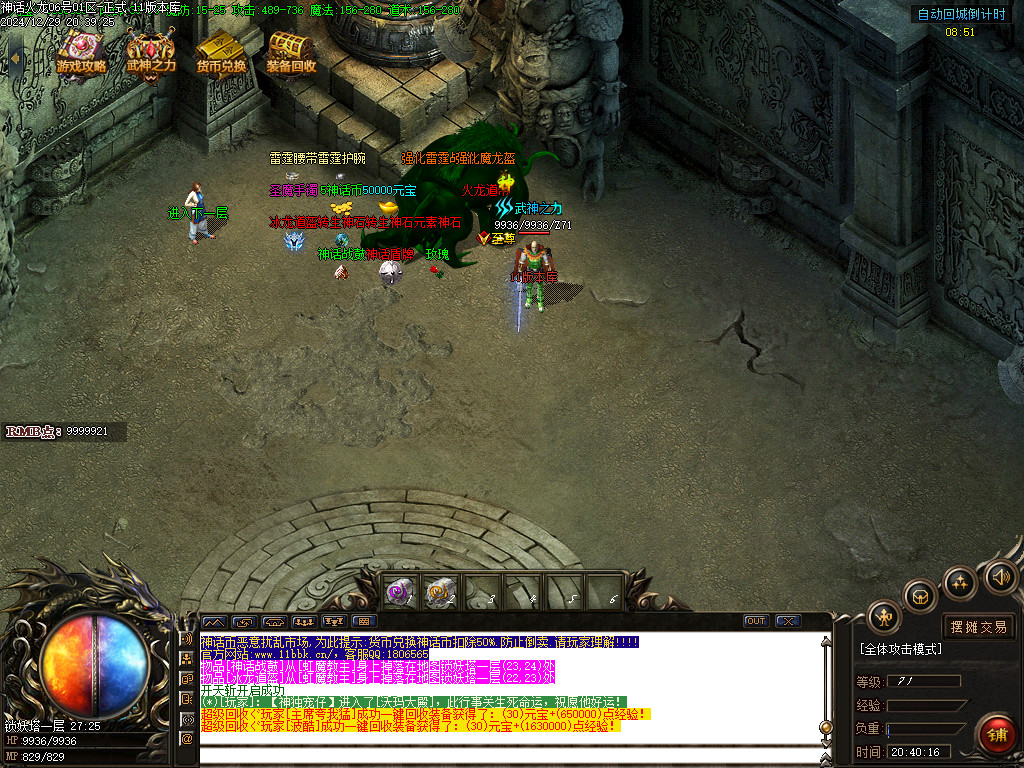This screenshot has width=1024, height=768.
Task: Open the character panel with the warrior icon
Action: (x=884, y=617)
